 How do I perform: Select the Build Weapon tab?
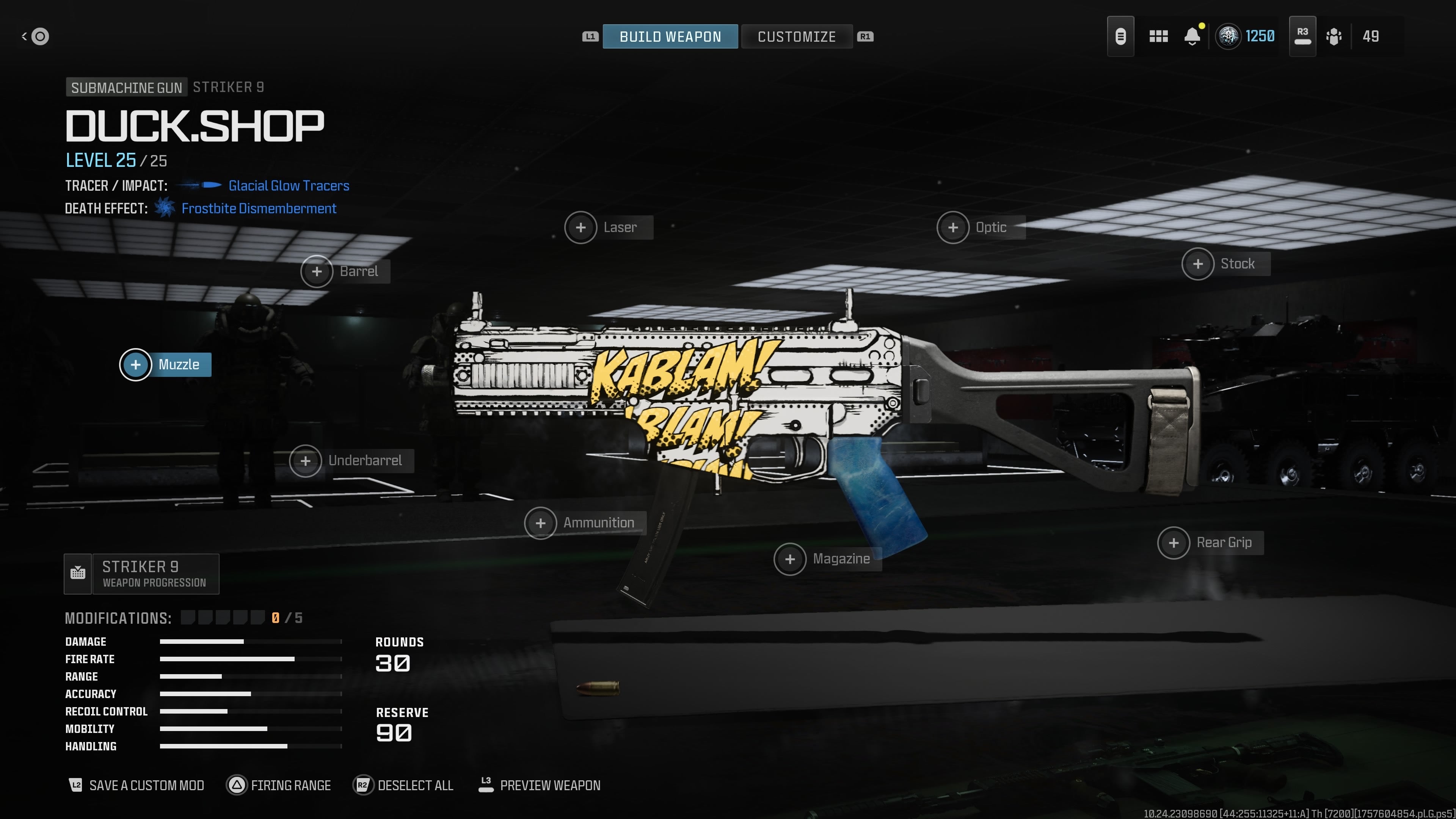[x=670, y=36]
